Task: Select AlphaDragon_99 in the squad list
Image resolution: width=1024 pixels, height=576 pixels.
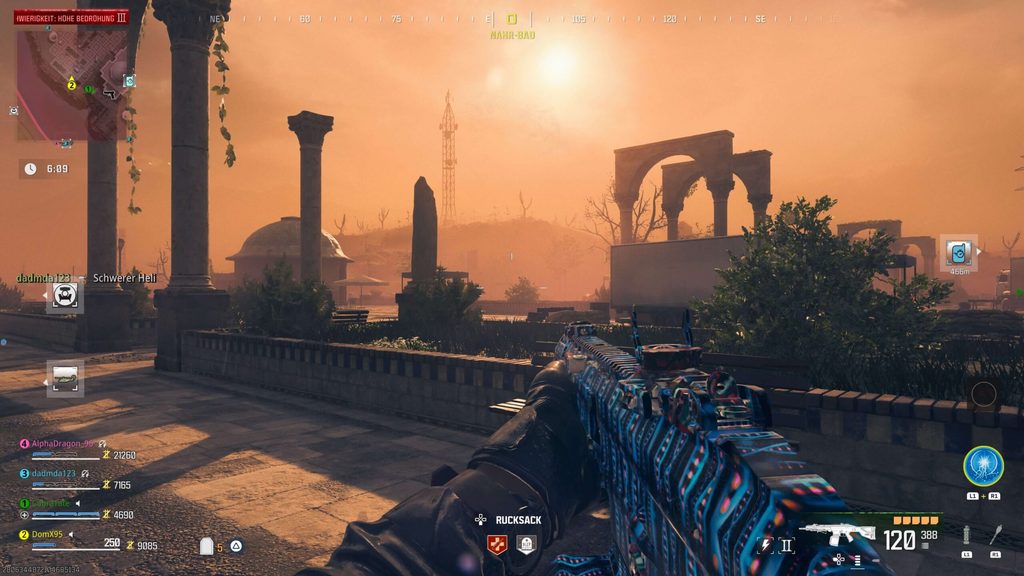Action: tap(62, 443)
